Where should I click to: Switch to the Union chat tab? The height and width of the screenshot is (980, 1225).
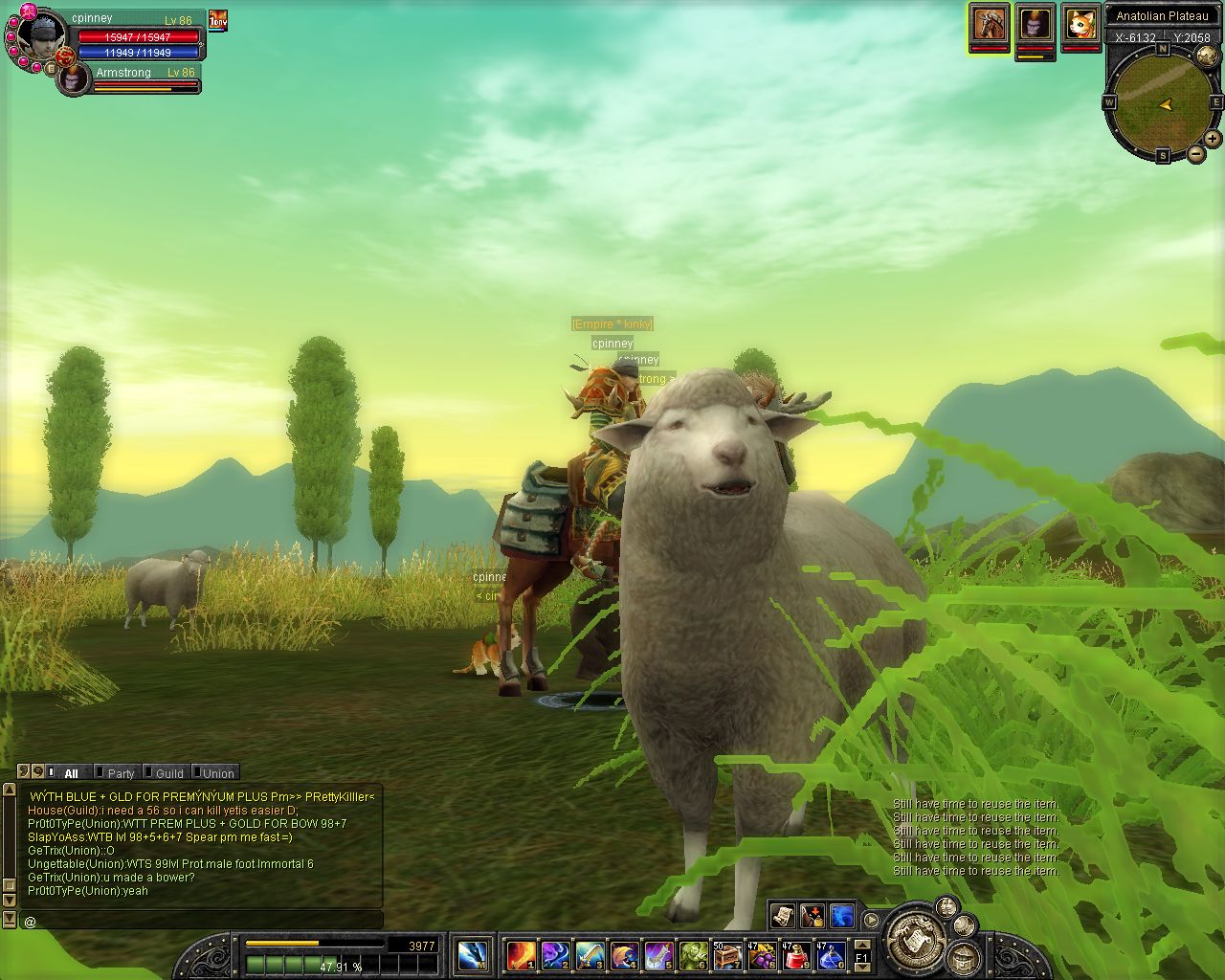(x=218, y=773)
